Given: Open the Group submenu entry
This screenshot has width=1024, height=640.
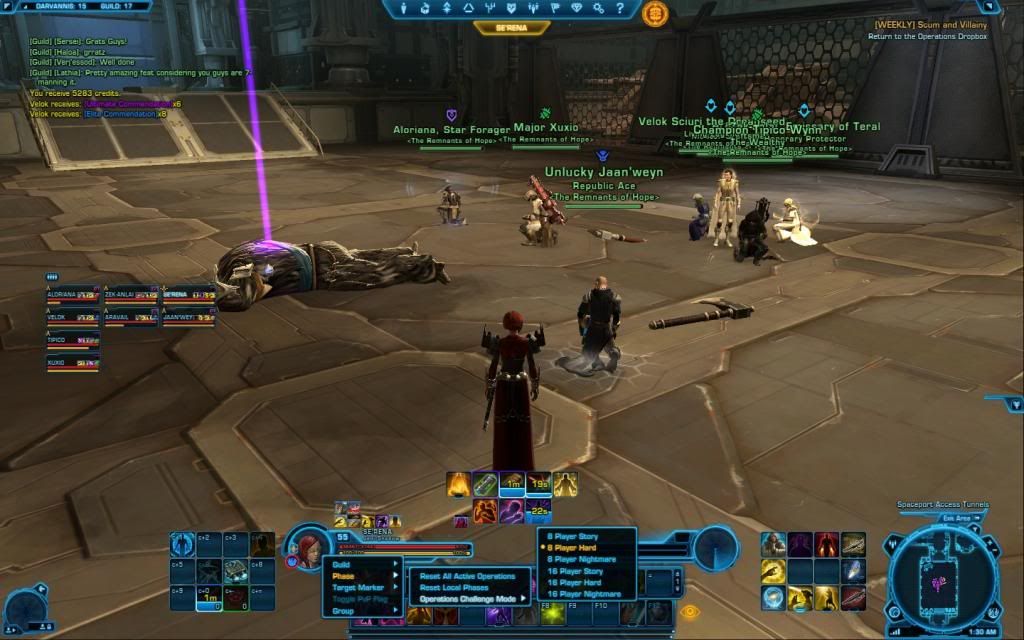Looking at the screenshot, I should 344,610.
